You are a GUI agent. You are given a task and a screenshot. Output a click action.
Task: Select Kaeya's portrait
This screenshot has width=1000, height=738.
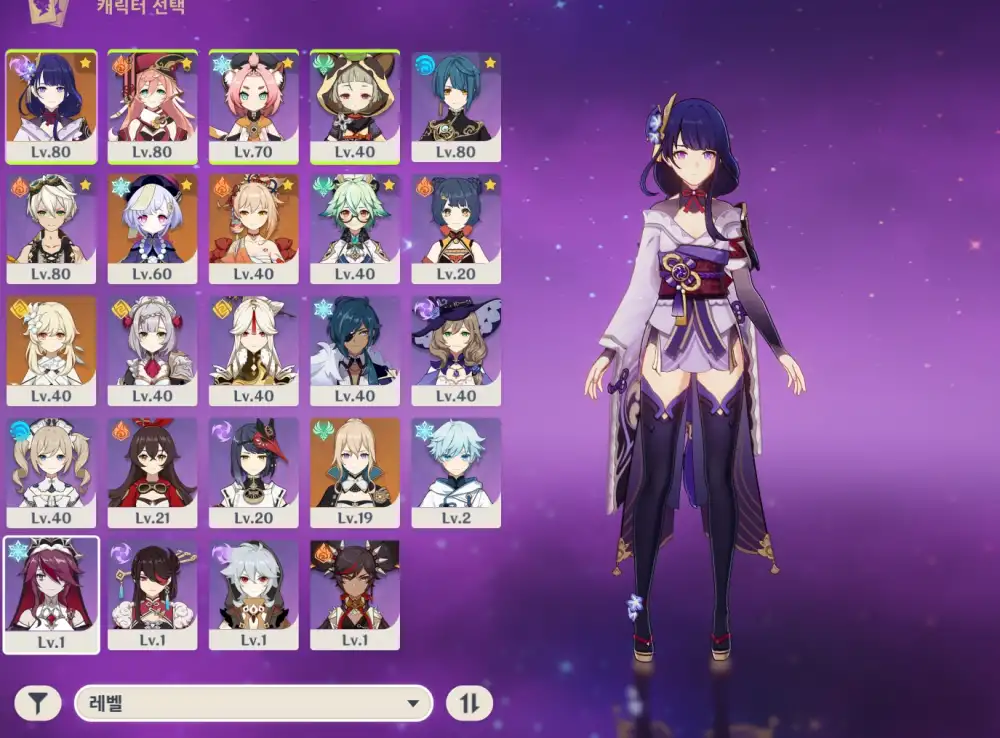(x=355, y=350)
